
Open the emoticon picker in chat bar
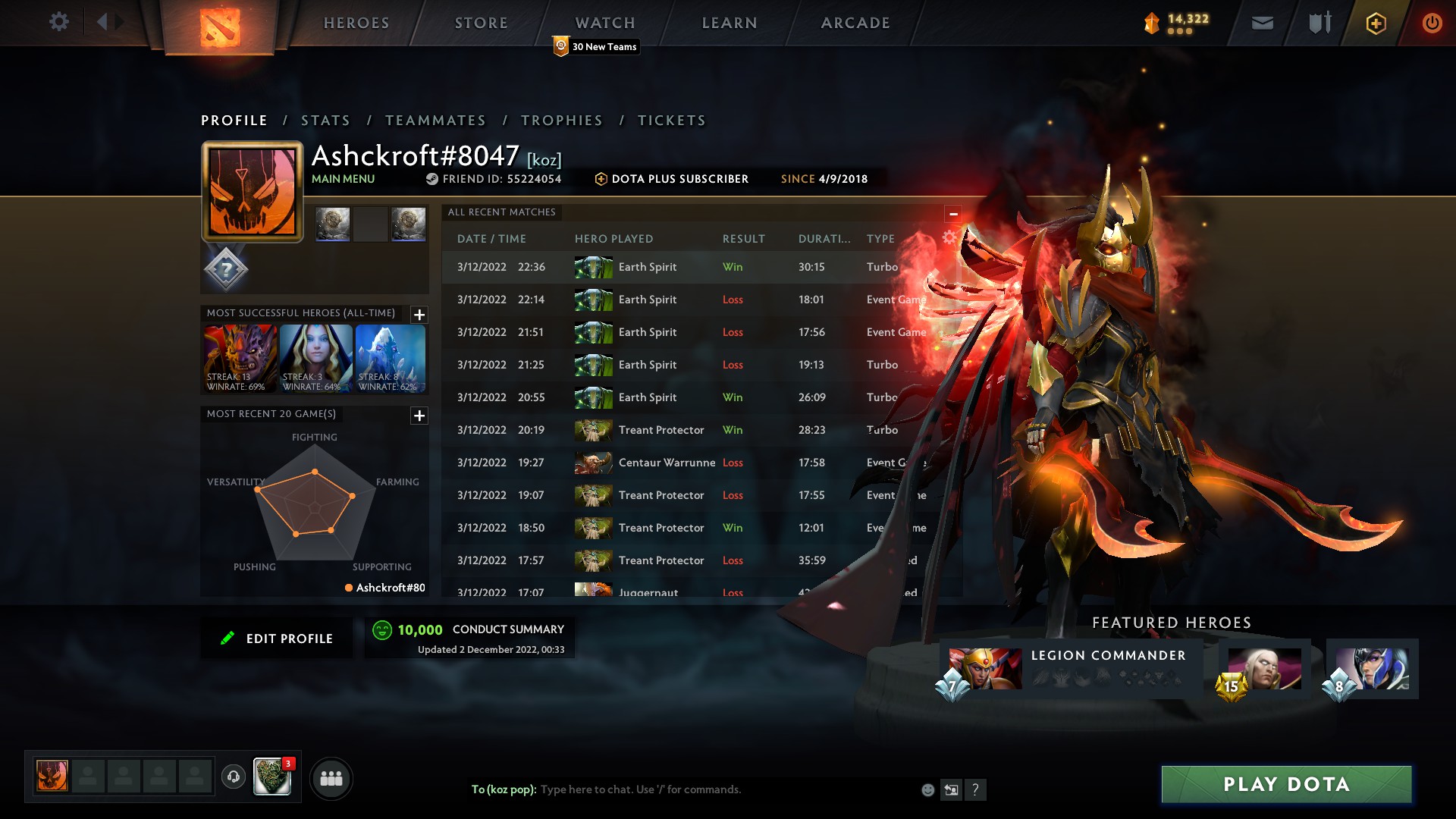pos(927,789)
